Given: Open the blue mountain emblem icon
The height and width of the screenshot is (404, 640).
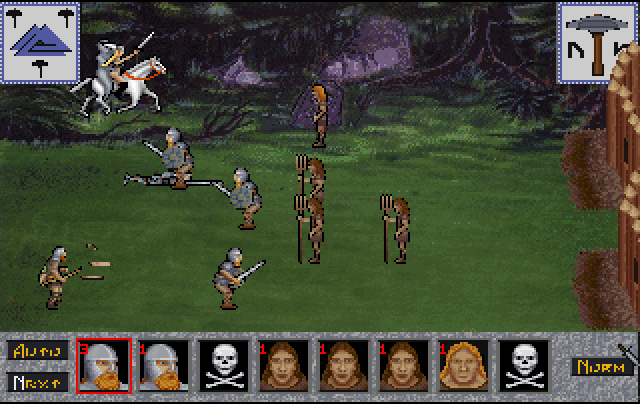Looking at the screenshot, I should [40, 41].
